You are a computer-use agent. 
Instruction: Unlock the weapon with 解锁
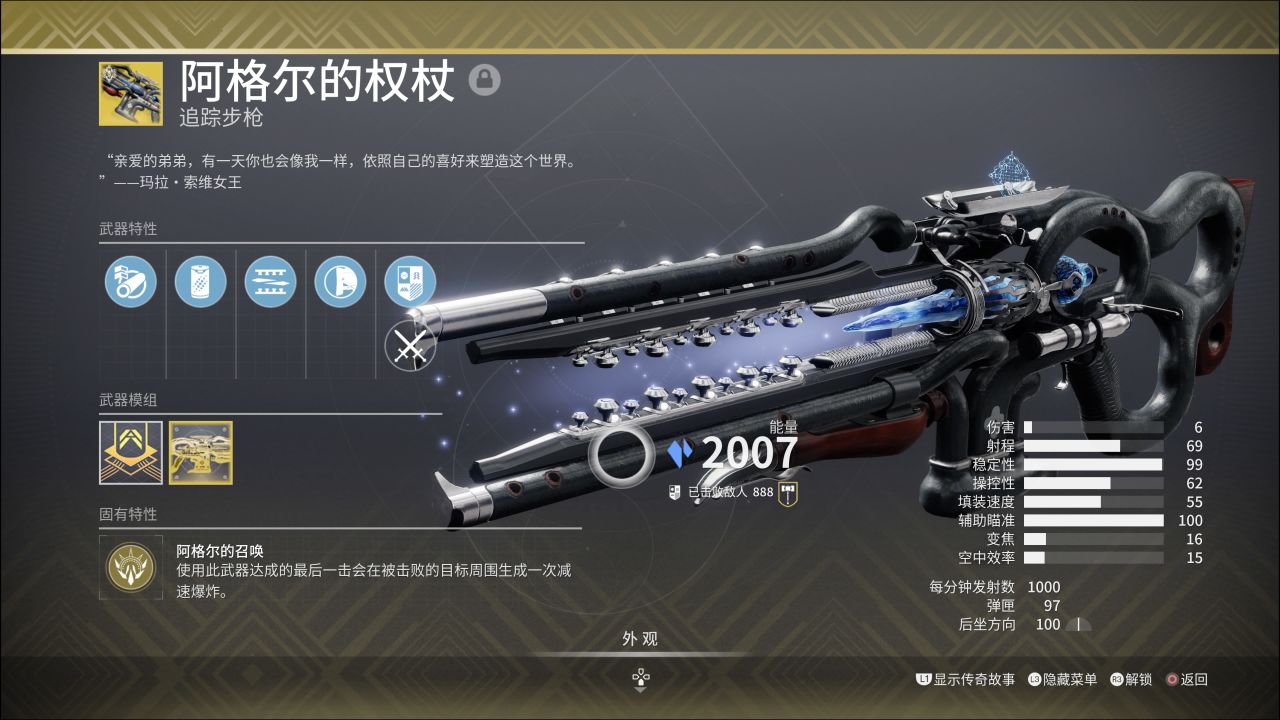click(1131, 679)
